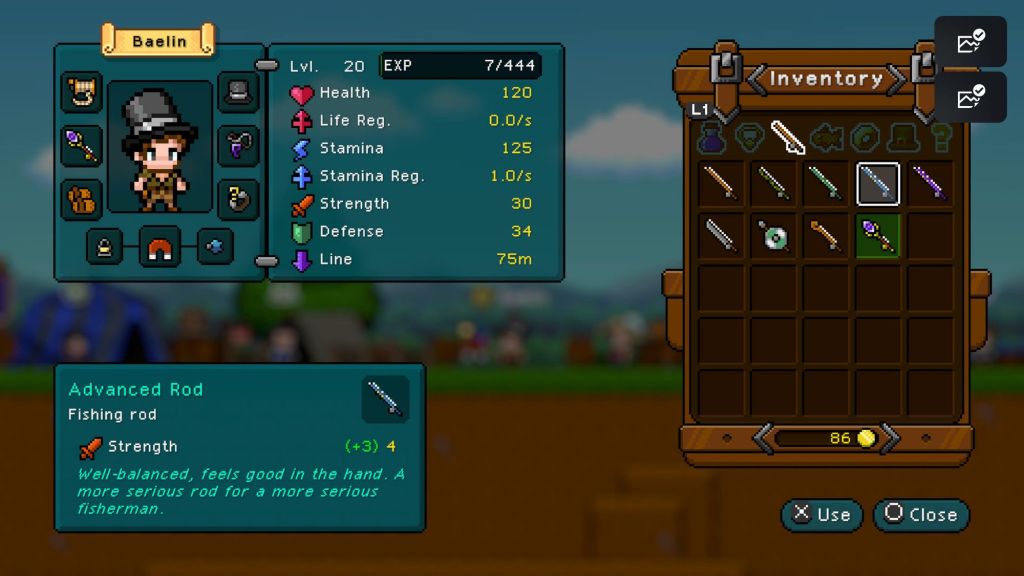This screenshot has height=576, width=1024.
Task: Go to the next inventory page arrow
Action: pyautogui.click(x=891, y=438)
